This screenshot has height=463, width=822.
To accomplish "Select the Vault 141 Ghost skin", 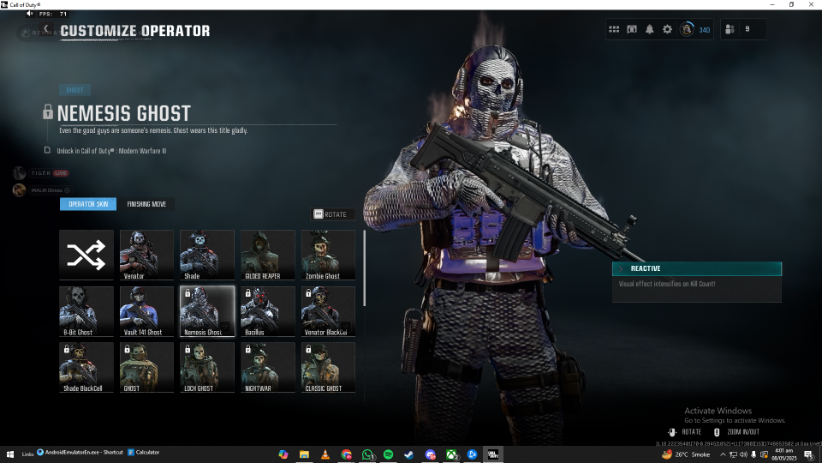I will click(x=146, y=310).
